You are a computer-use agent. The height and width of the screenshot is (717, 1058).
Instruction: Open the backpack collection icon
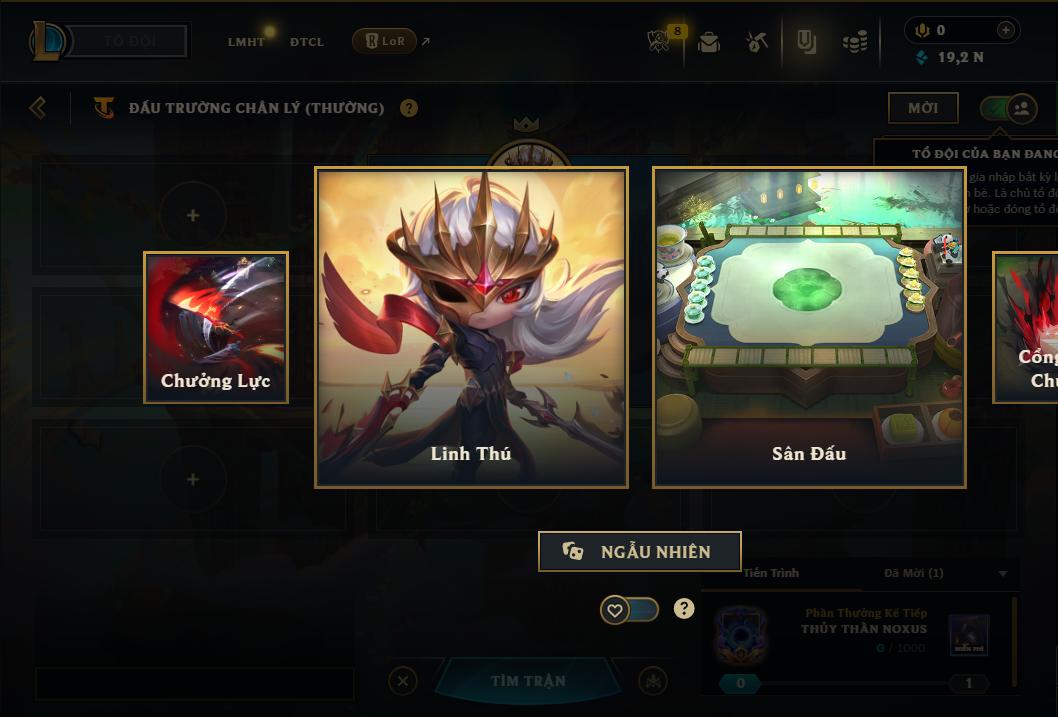coord(709,42)
